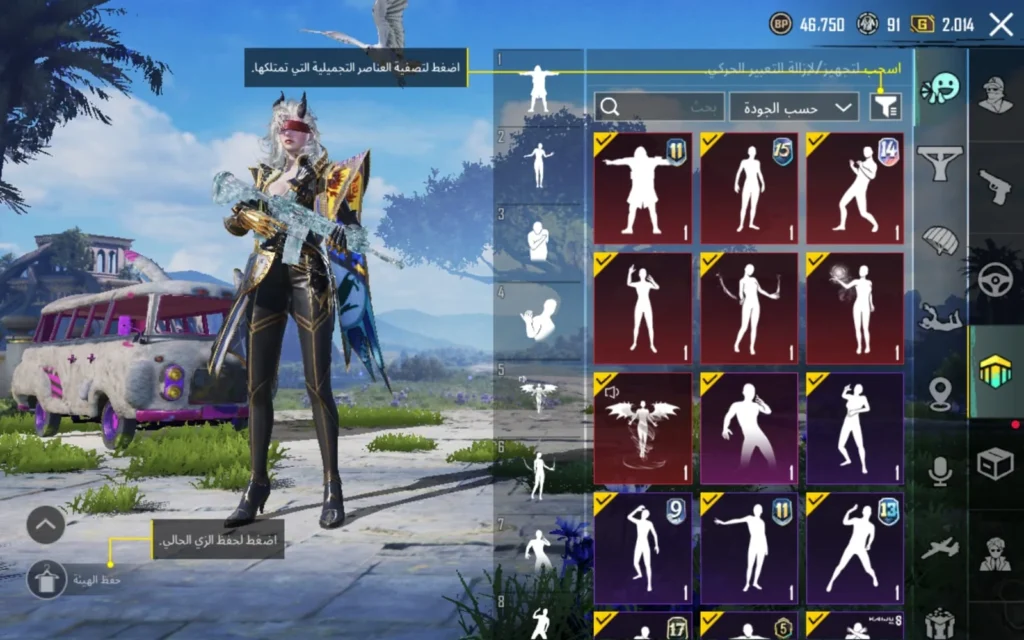Screen dimensions: 1024x640
Task: Close the inventory screen with the X
Action: (1000, 24)
